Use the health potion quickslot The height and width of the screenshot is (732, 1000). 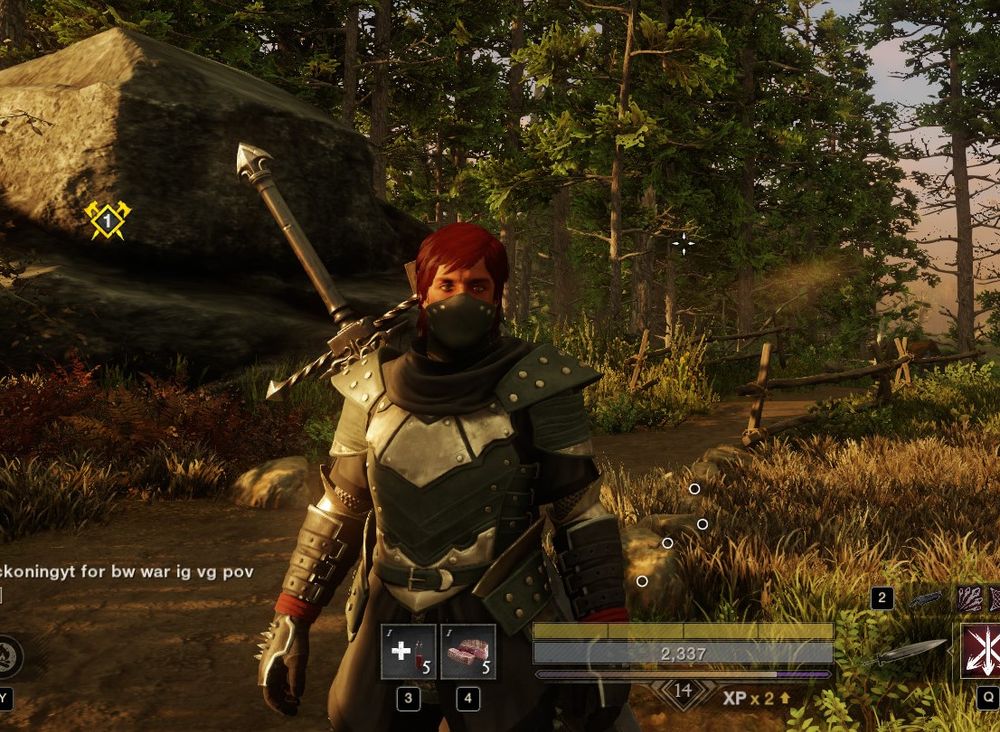tap(408, 652)
